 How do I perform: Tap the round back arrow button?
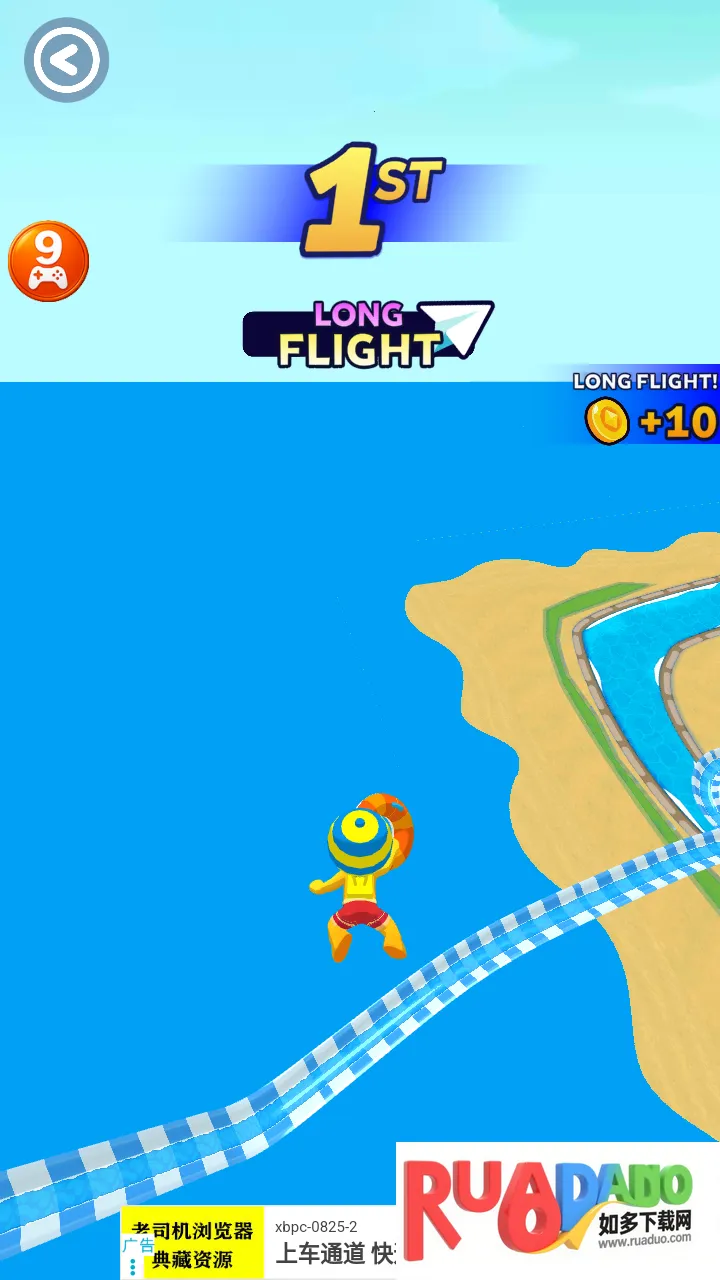(66, 61)
